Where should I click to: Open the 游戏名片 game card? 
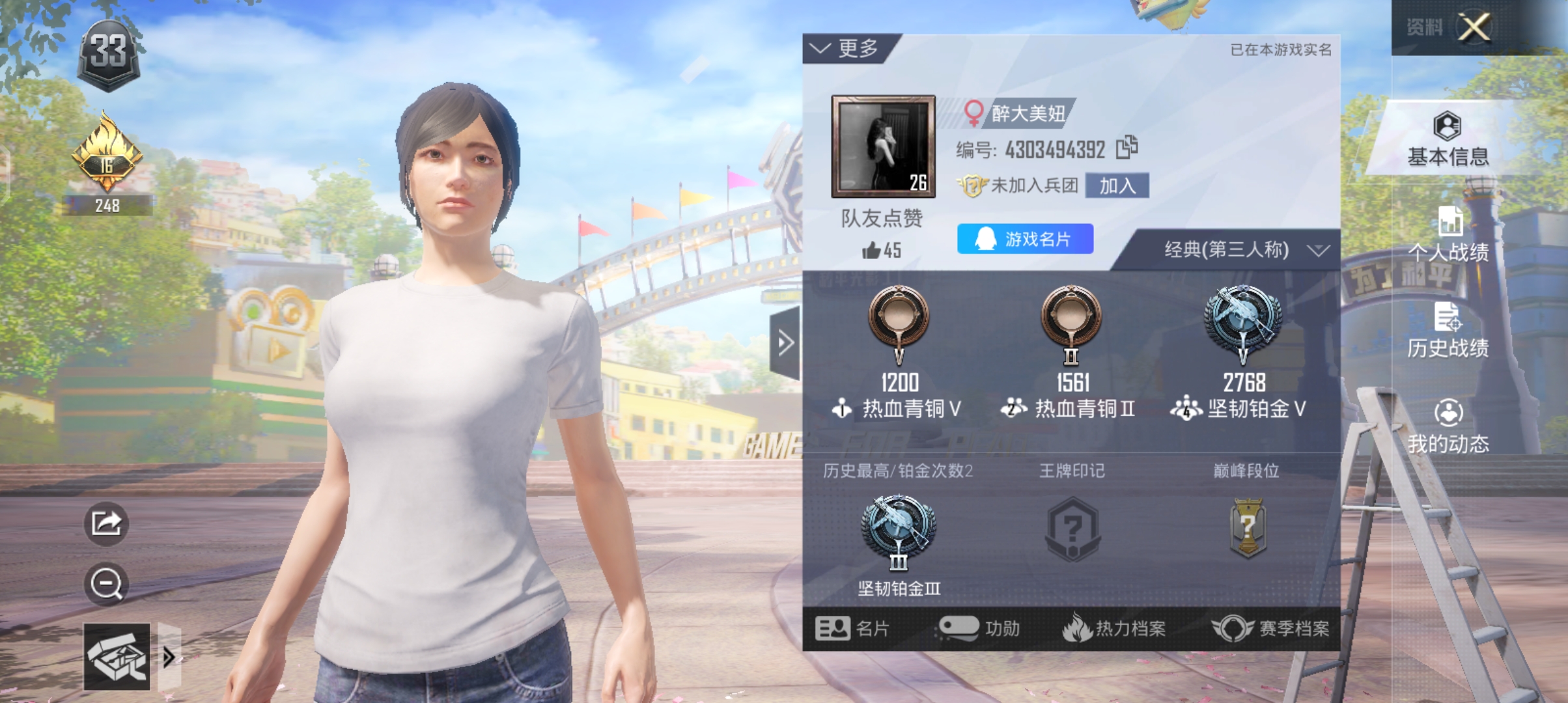click(x=1024, y=239)
